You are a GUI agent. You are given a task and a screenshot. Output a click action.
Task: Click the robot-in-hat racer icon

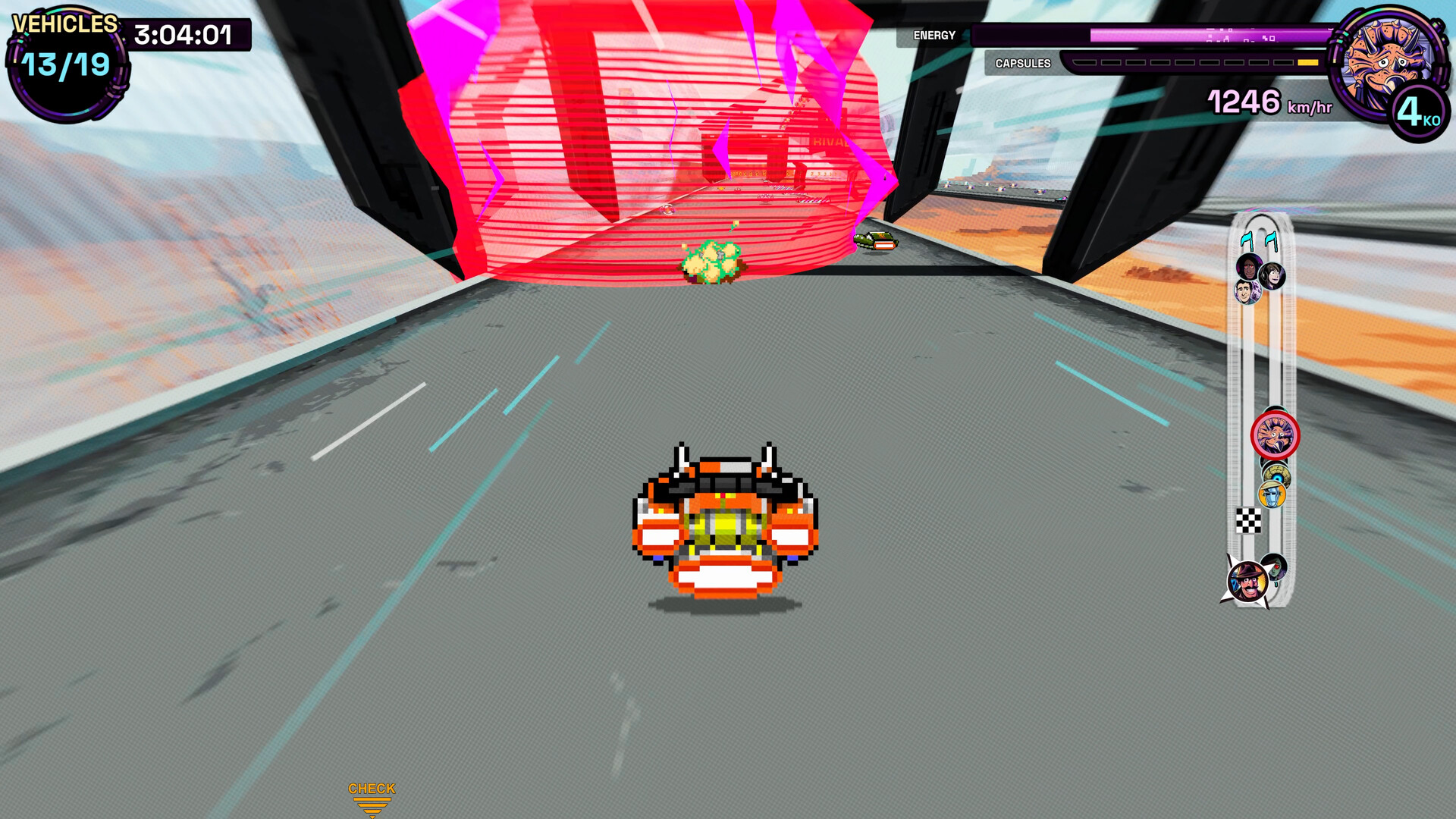tap(1270, 495)
